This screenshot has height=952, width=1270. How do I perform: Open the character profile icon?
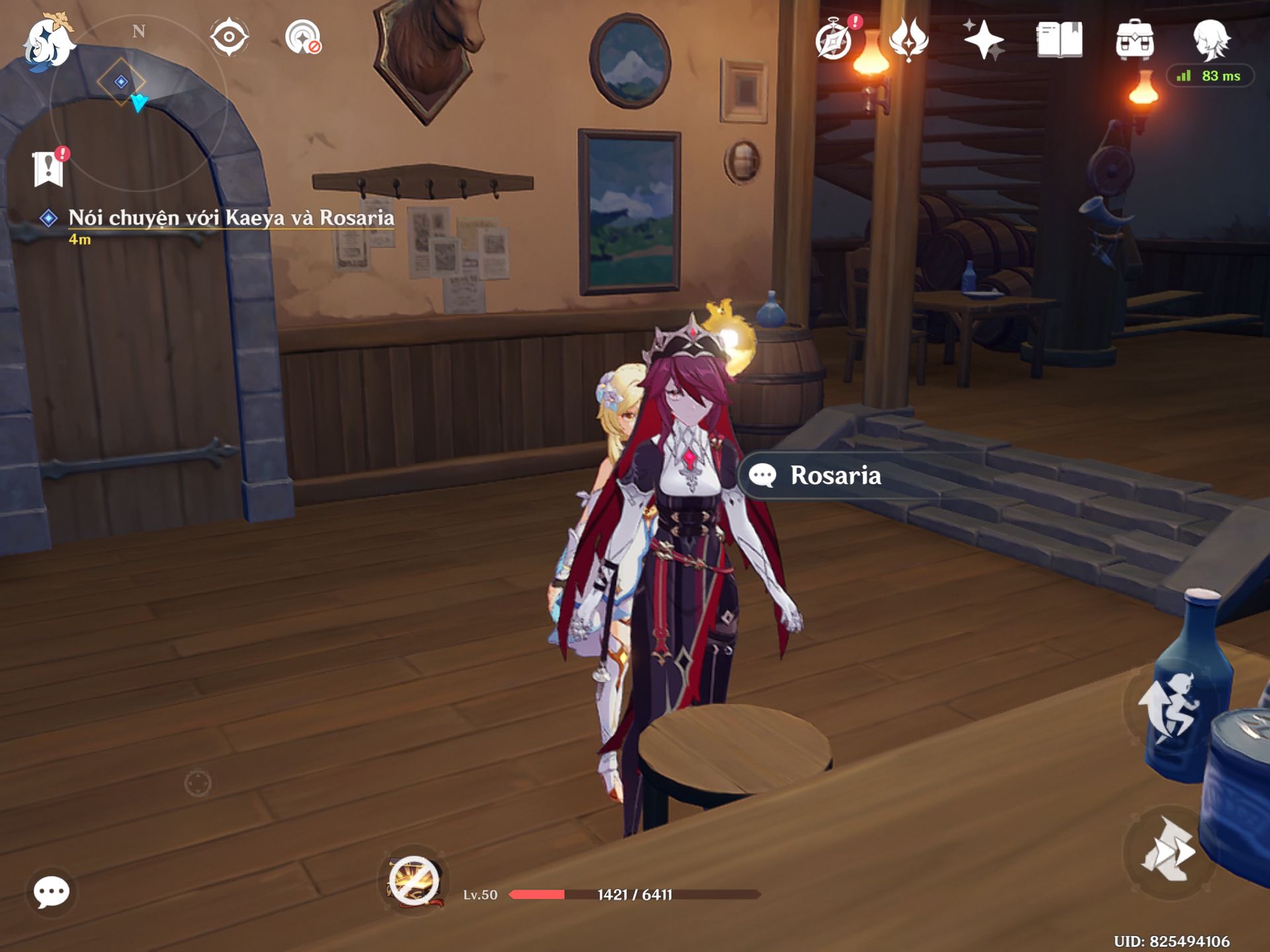point(1211,40)
